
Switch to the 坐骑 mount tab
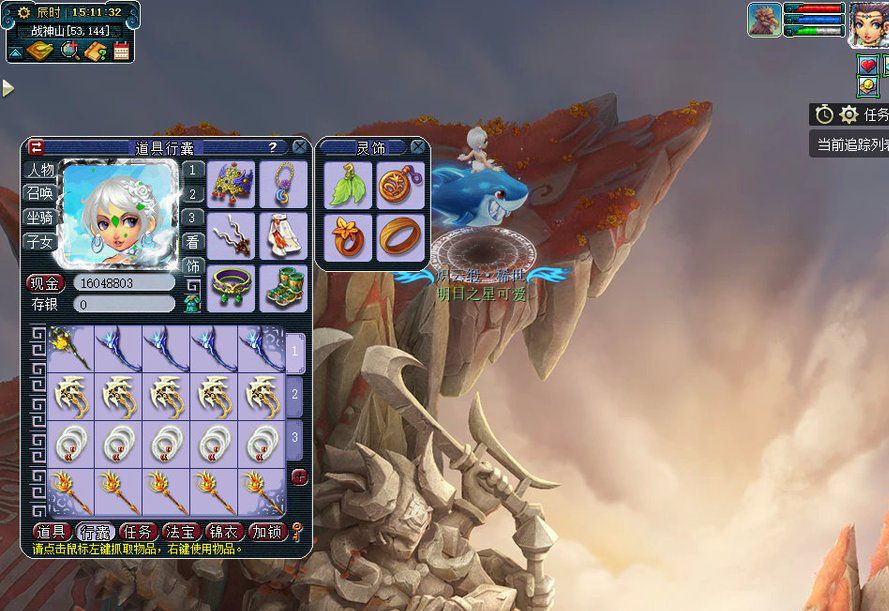click(x=40, y=217)
